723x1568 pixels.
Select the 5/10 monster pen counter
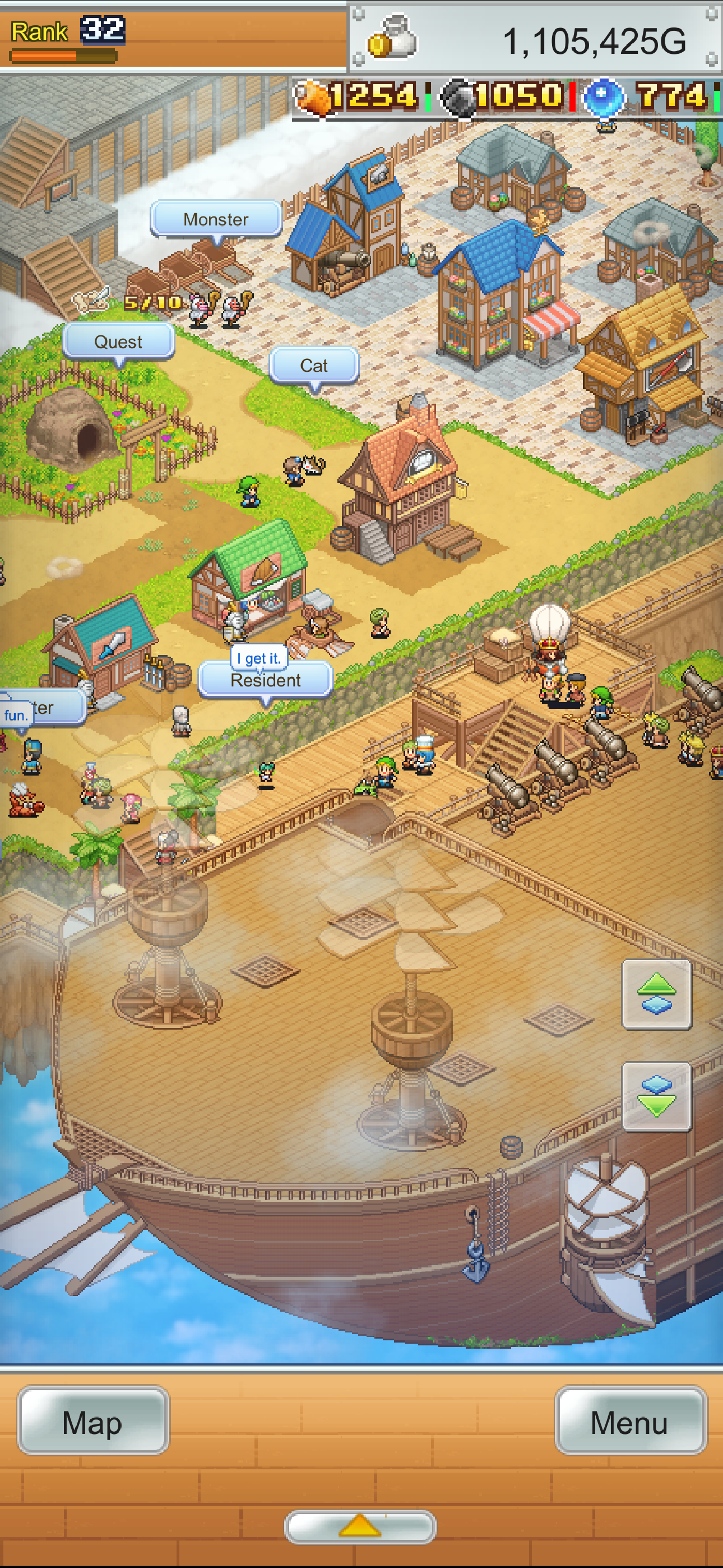point(150,301)
